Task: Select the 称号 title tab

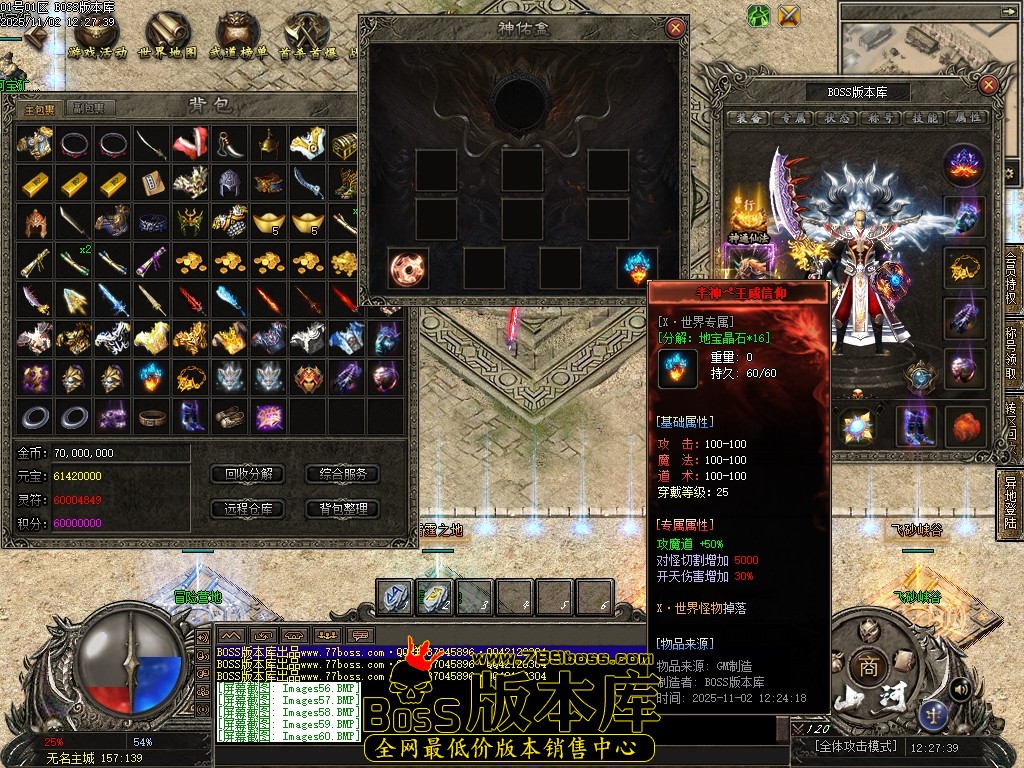Action: [883, 118]
